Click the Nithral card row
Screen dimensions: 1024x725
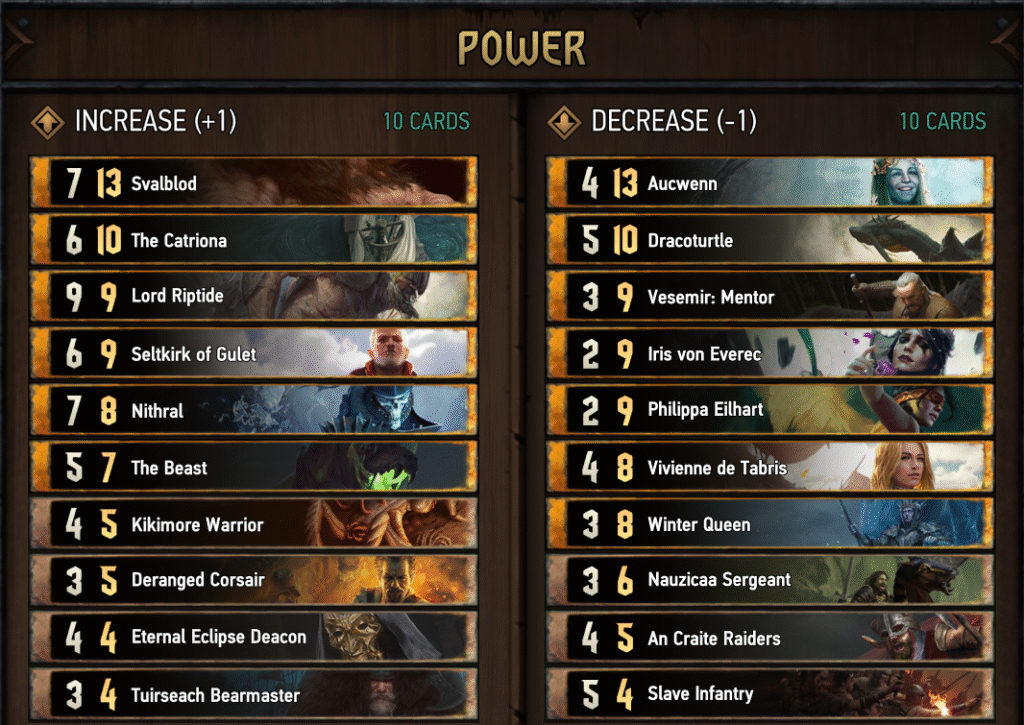254,410
